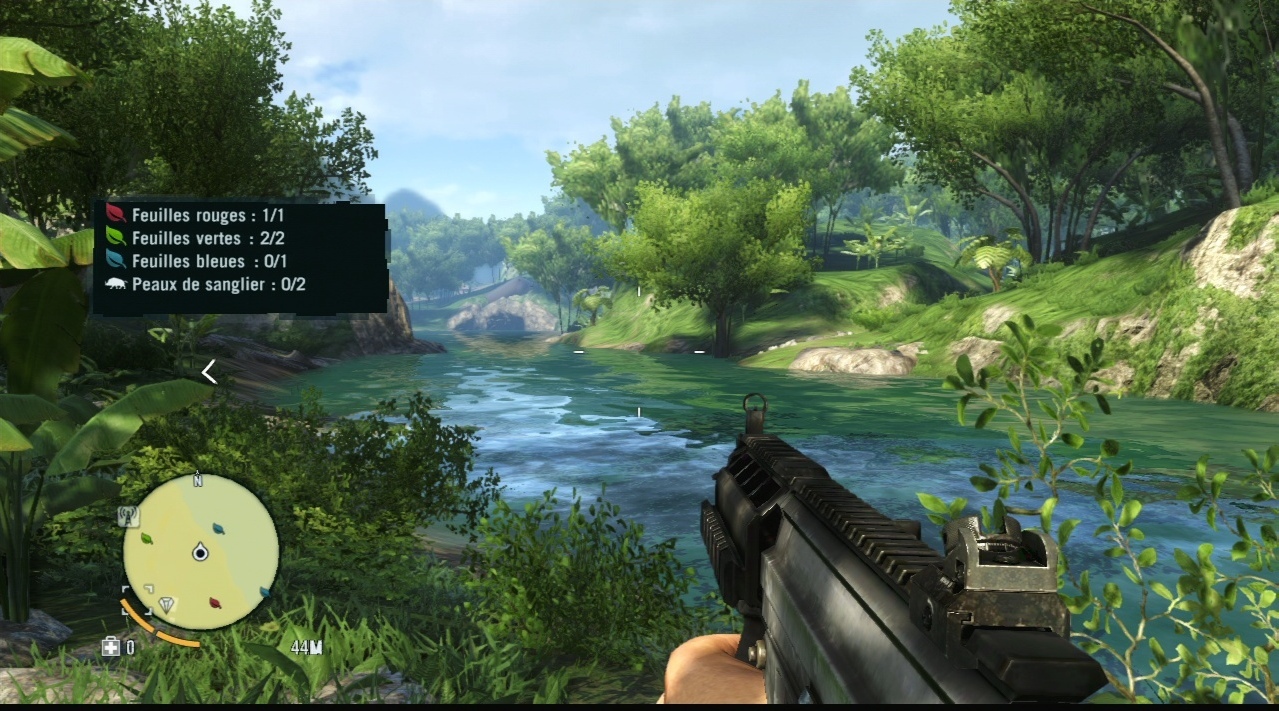
Task: Select the green leaf marker on minimap
Action: [x=147, y=539]
